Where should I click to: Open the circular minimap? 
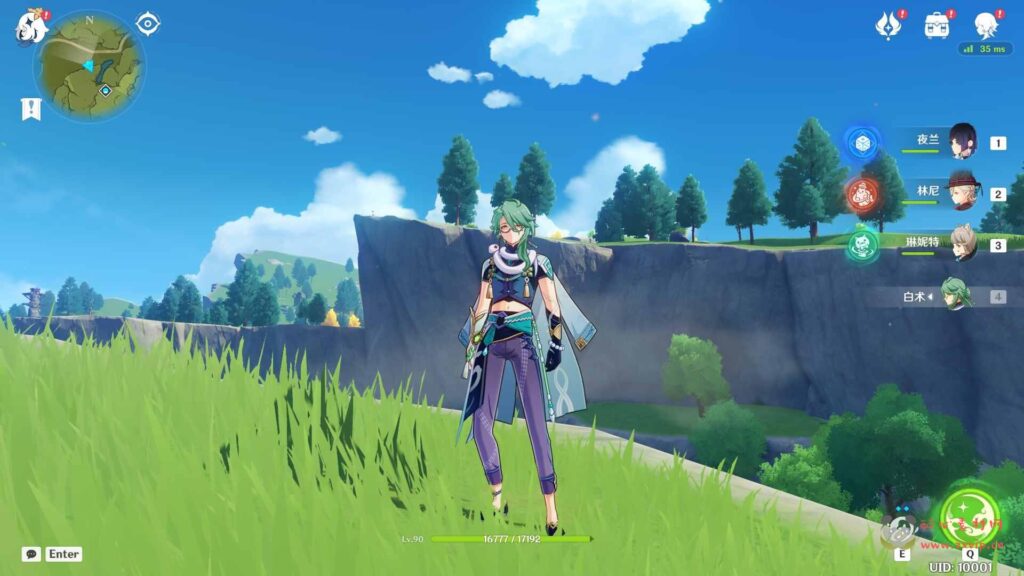[89, 66]
